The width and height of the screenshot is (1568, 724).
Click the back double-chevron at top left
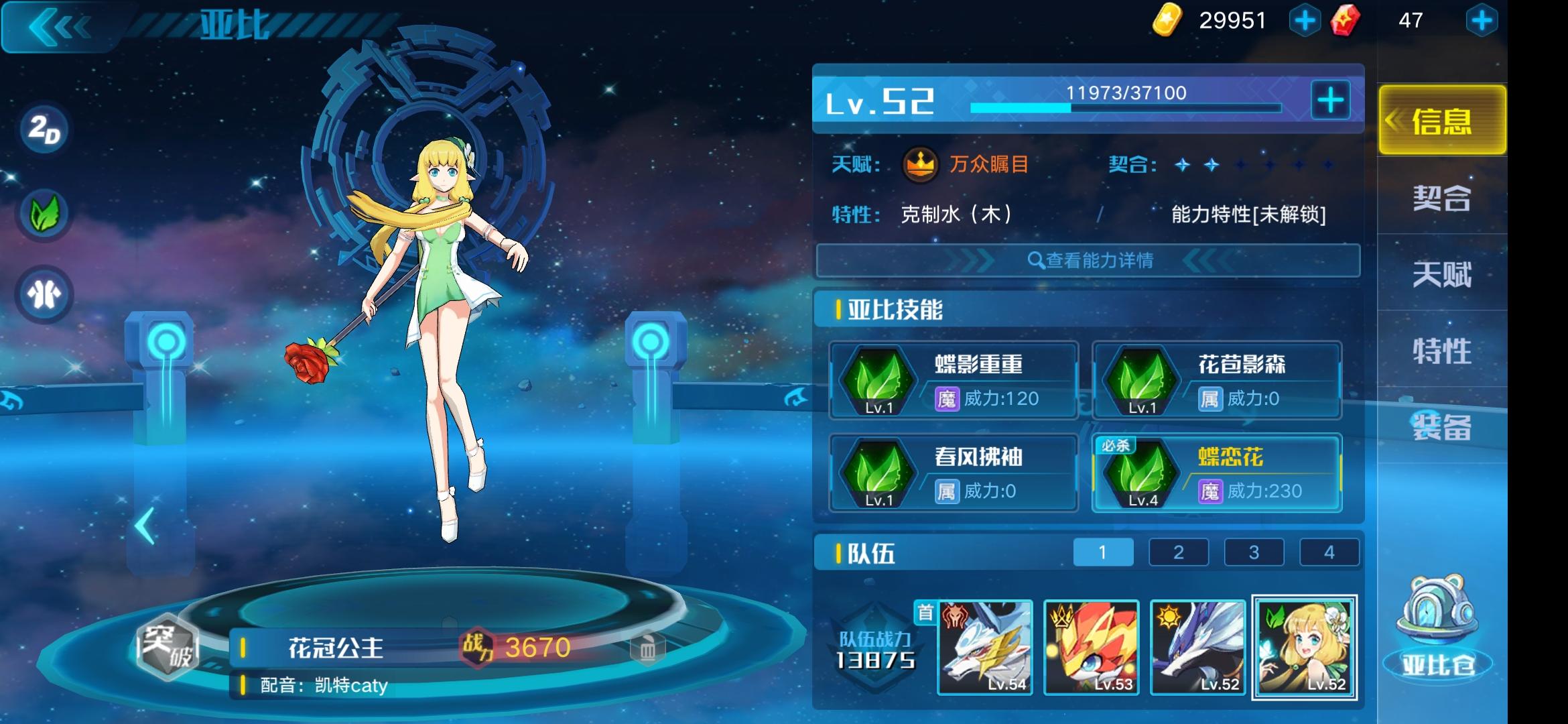click(x=57, y=27)
